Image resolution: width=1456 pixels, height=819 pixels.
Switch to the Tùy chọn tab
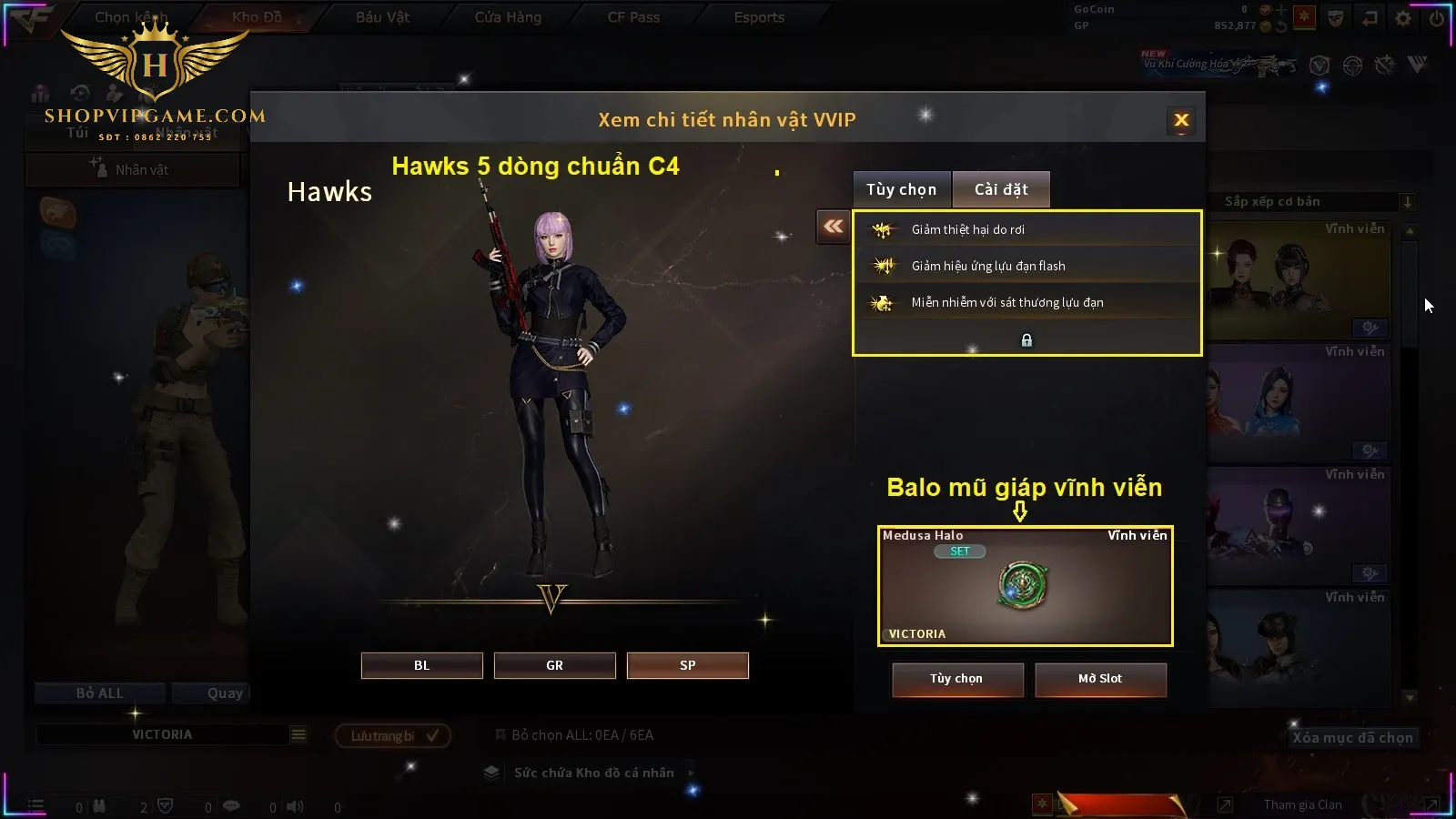(901, 189)
